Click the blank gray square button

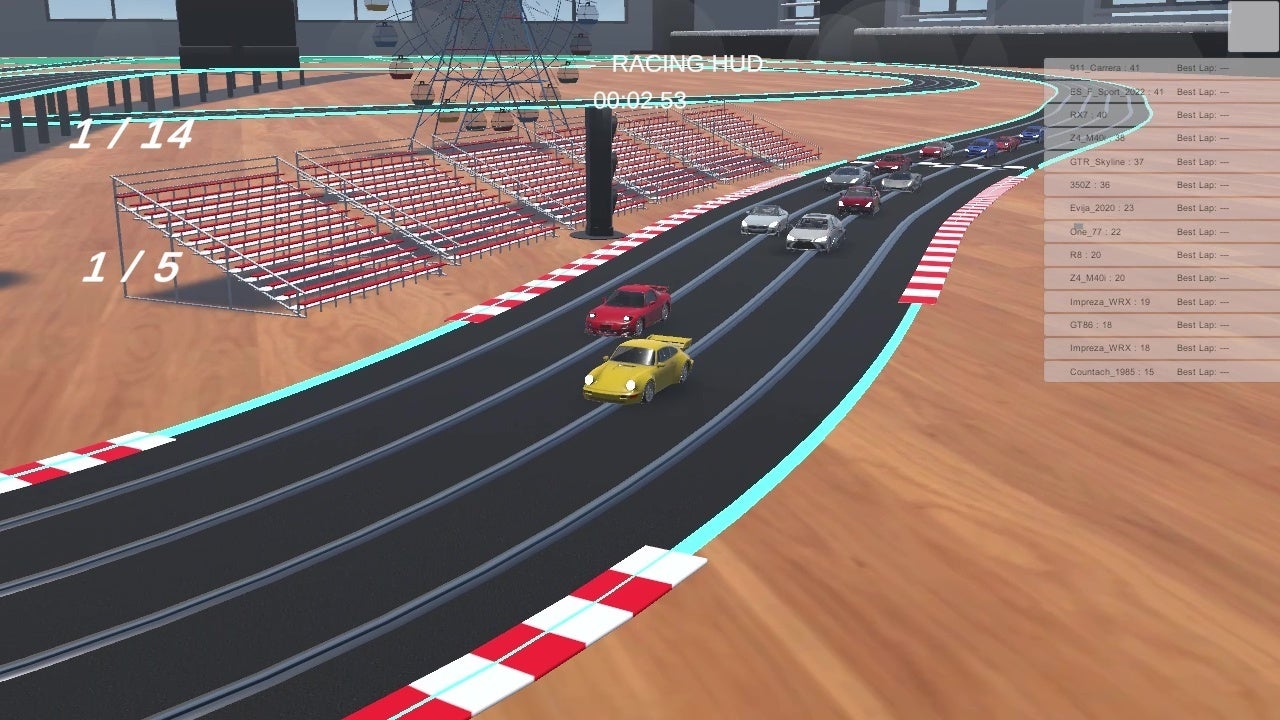click(x=1253, y=26)
